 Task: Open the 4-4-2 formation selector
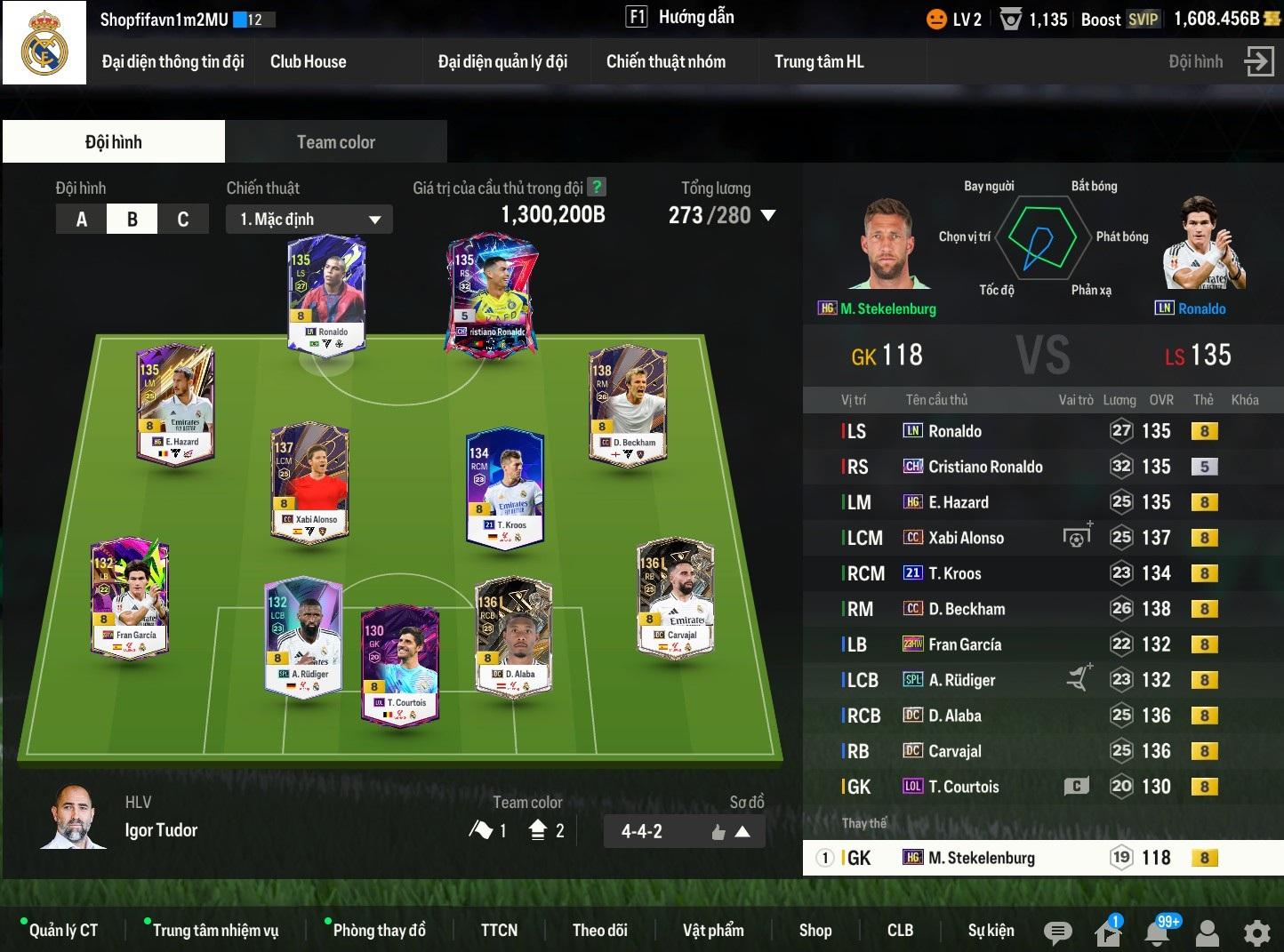683,832
